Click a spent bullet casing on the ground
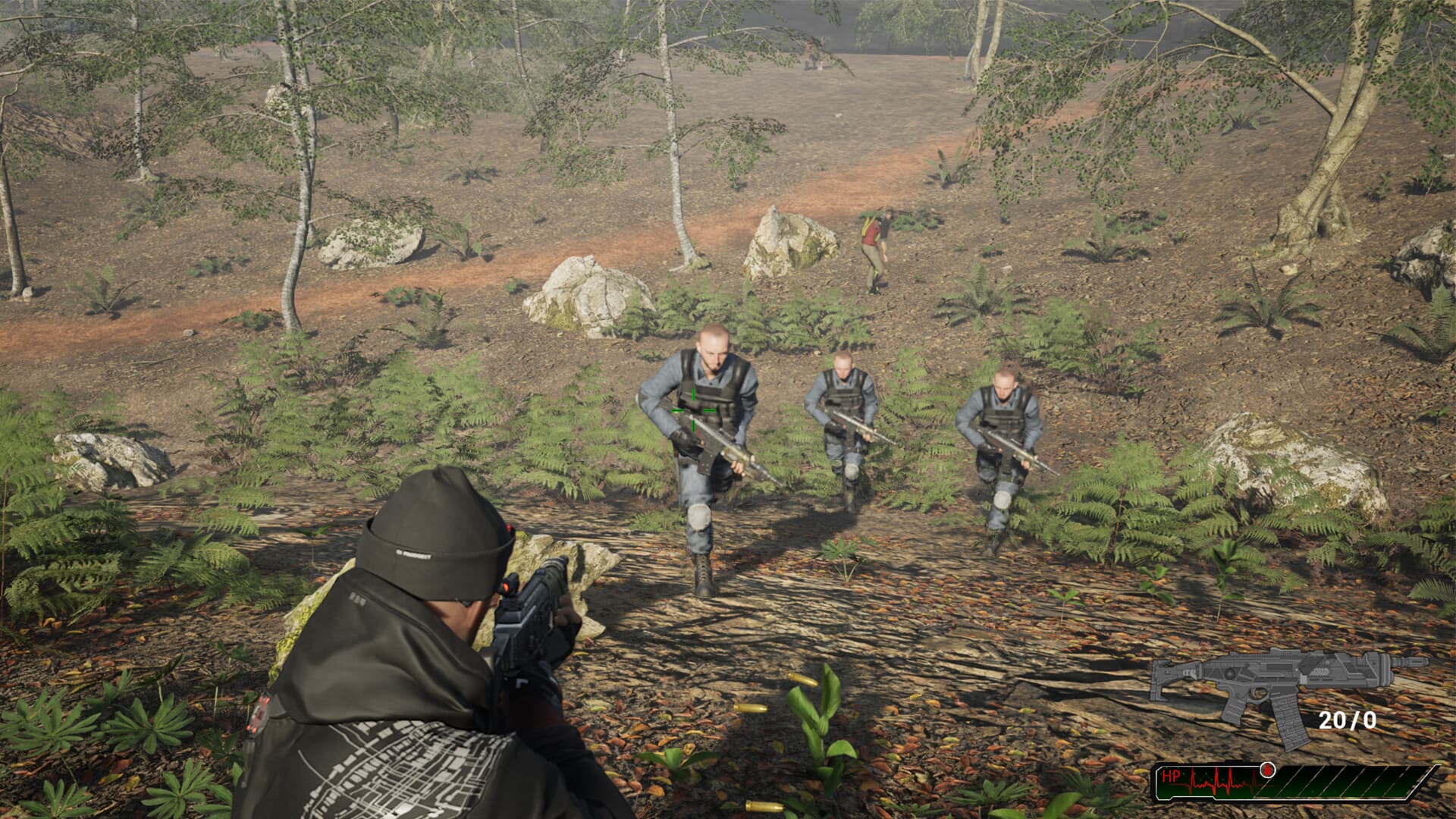Viewport: 1456px width, 819px height. [x=752, y=708]
